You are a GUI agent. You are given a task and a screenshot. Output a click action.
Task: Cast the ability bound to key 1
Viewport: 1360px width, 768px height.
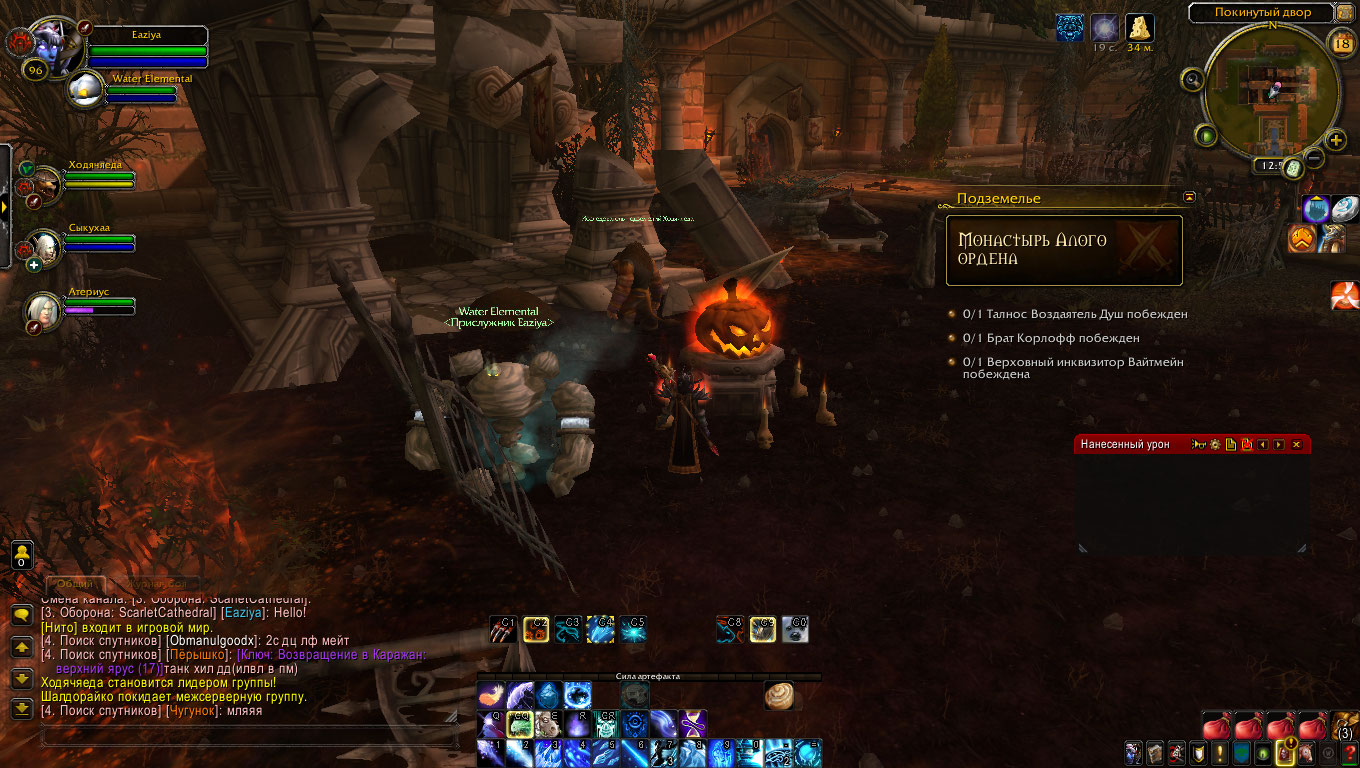click(491, 752)
